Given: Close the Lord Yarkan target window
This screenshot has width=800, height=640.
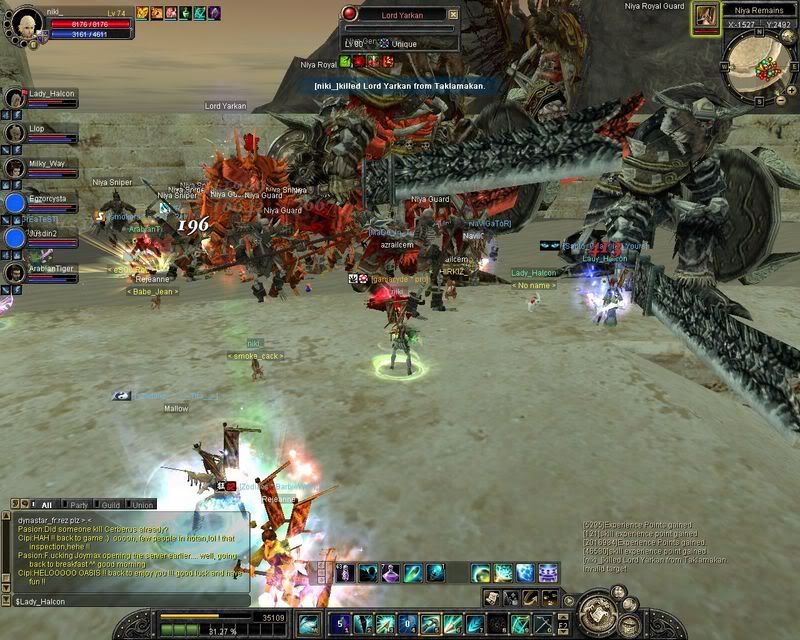Looking at the screenshot, I should click(x=453, y=15).
